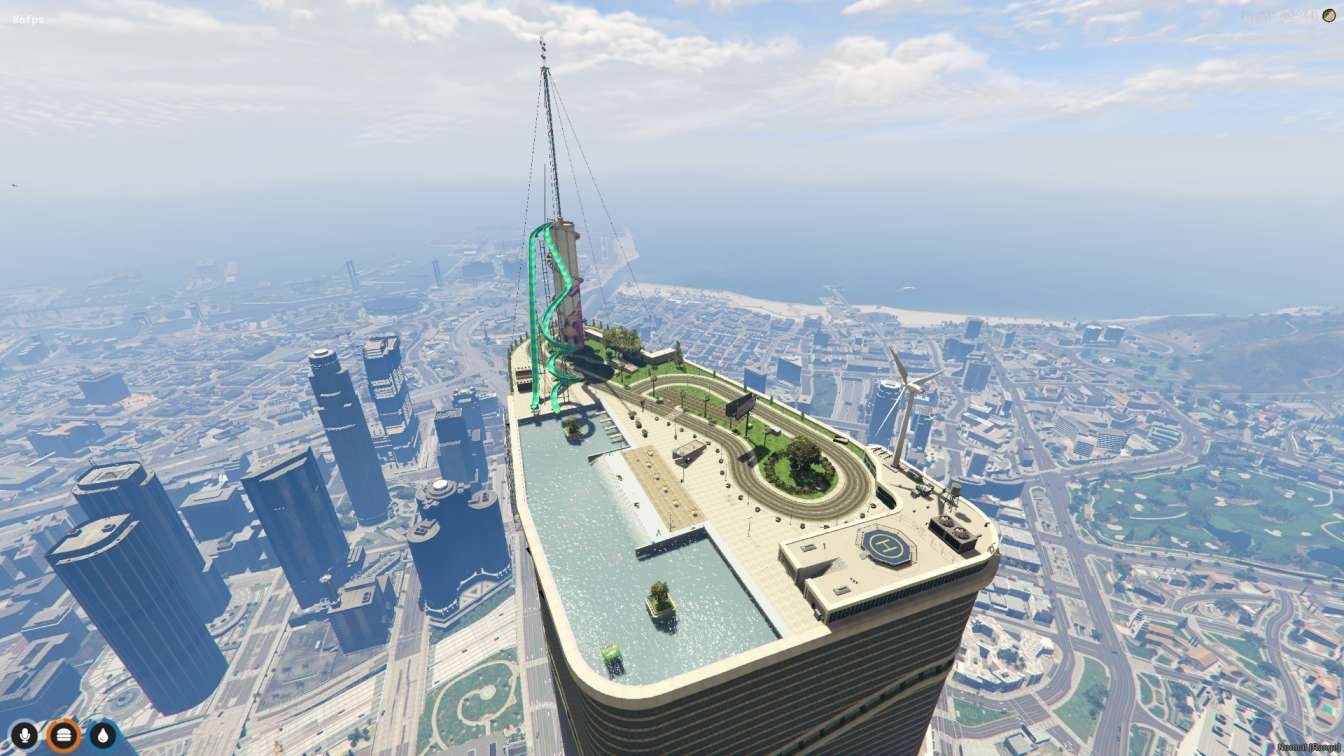
Task: Select the burger hunger status icon
Action: [63, 736]
